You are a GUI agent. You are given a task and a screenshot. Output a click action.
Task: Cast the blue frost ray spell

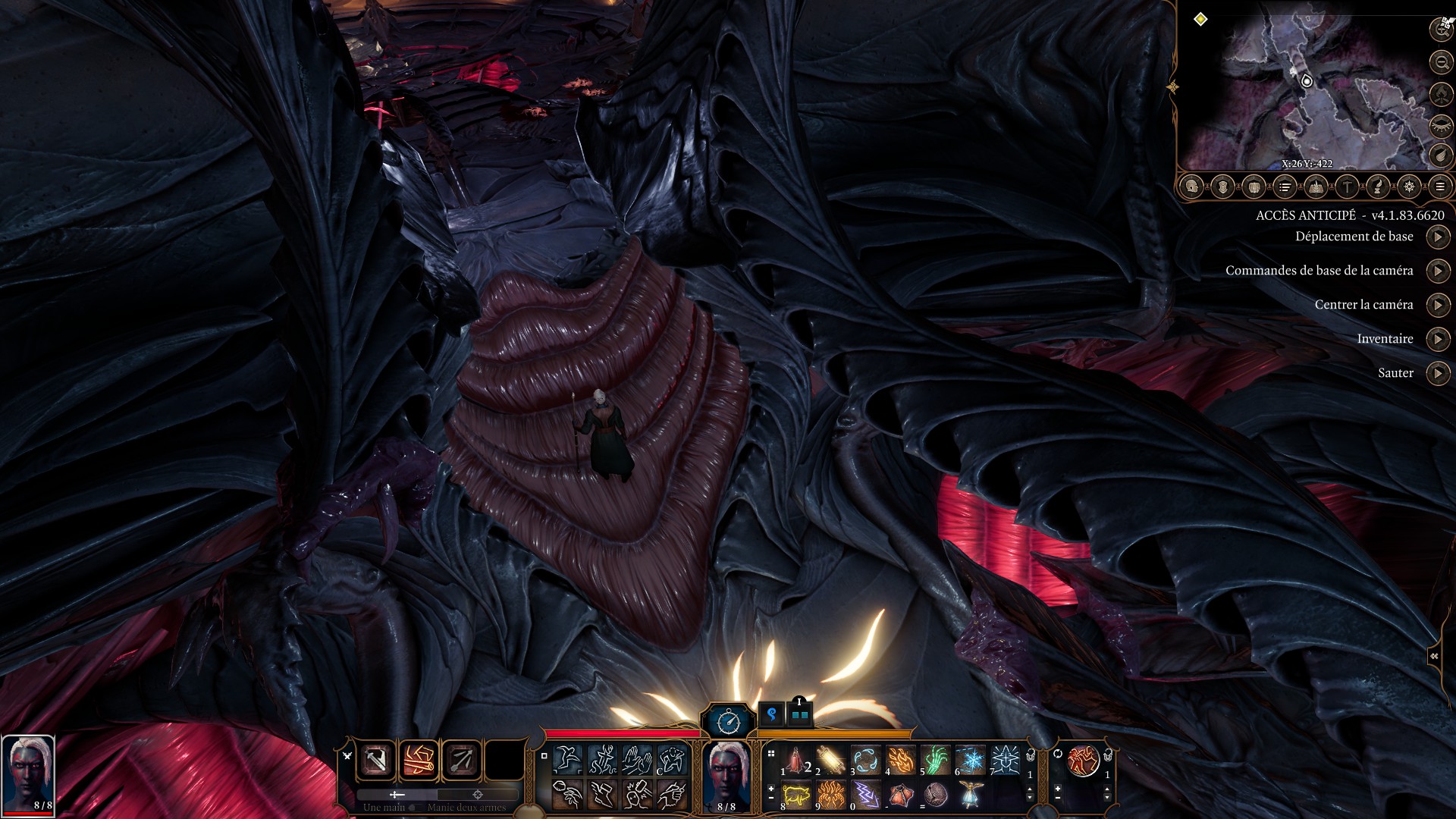971,760
